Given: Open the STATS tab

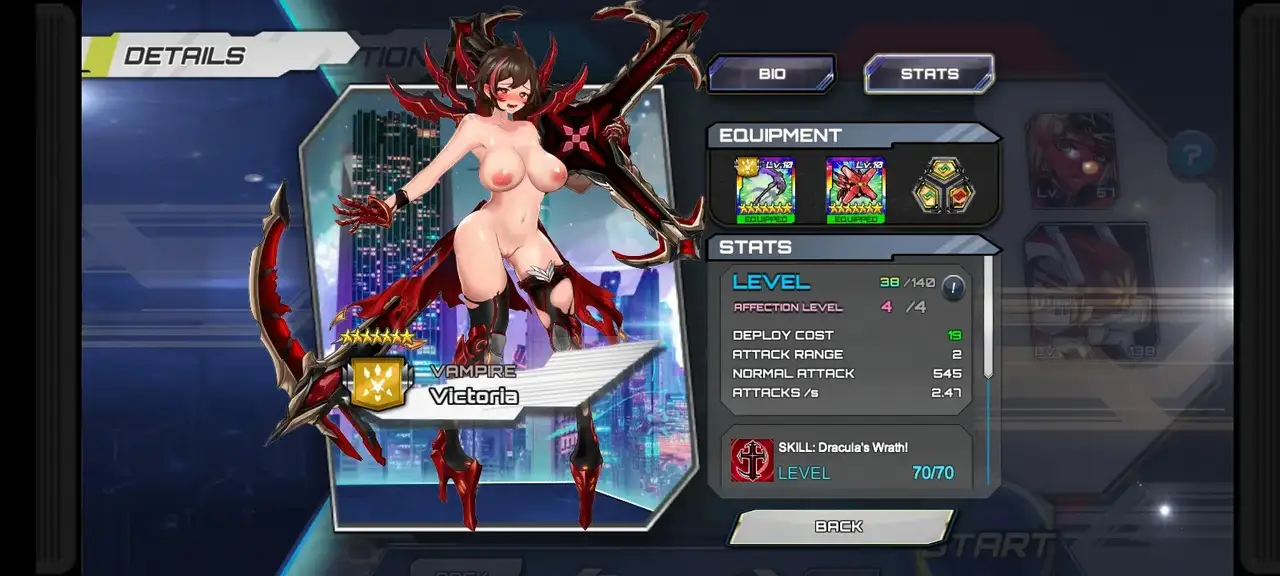Looking at the screenshot, I should click(x=929, y=74).
